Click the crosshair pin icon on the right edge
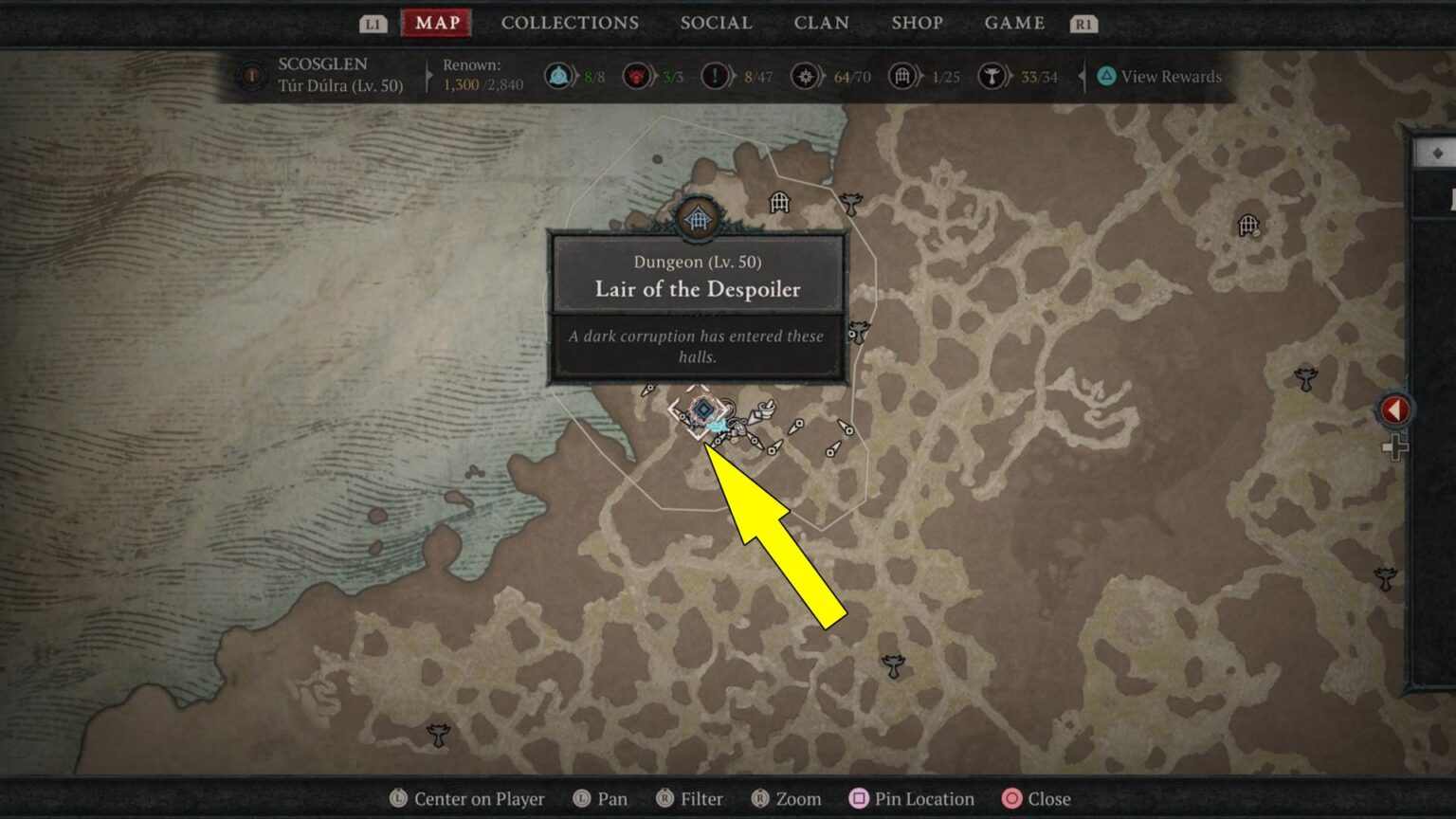The width and height of the screenshot is (1456, 819). pyautogui.click(x=1397, y=446)
